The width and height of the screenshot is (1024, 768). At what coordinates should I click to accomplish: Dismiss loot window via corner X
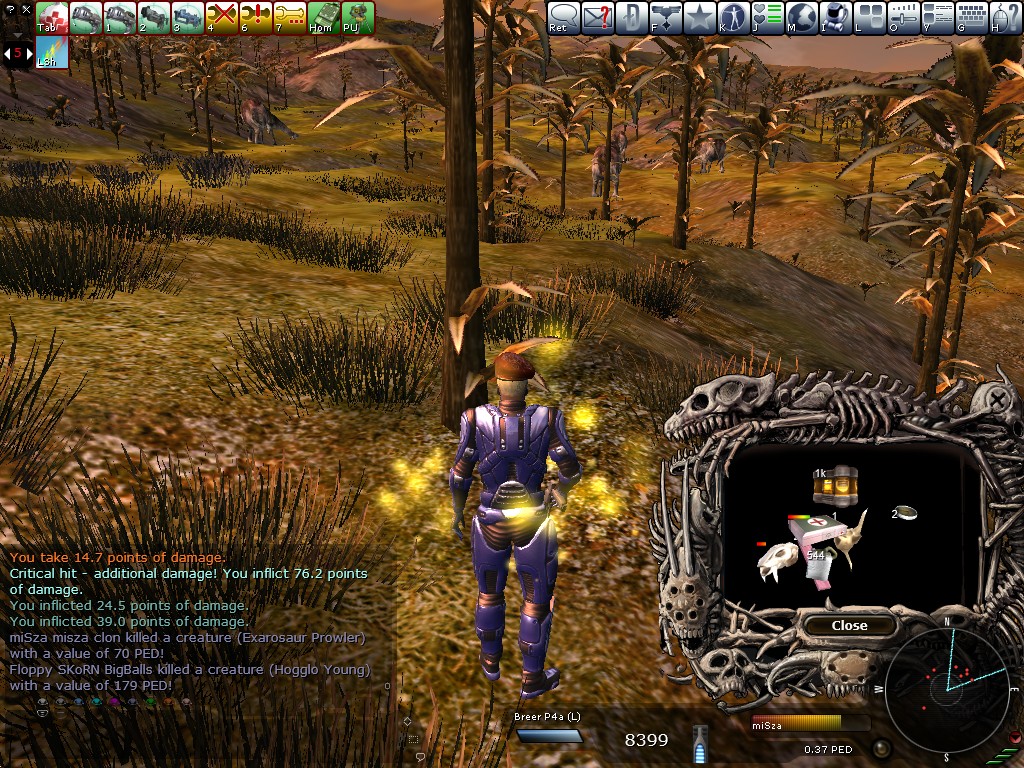point(999,399)
